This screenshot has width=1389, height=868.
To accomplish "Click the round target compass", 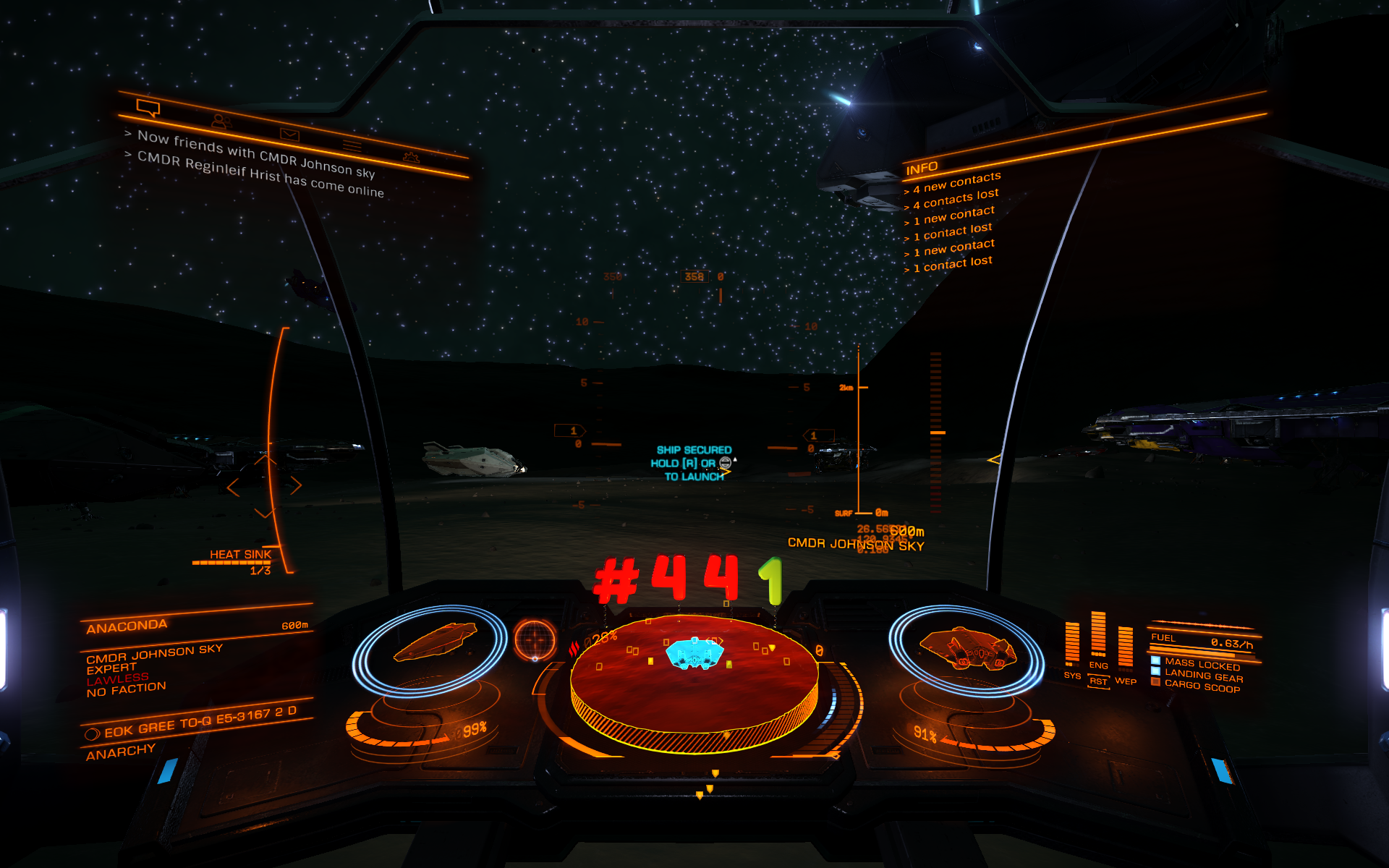I will tap(535, 639).
